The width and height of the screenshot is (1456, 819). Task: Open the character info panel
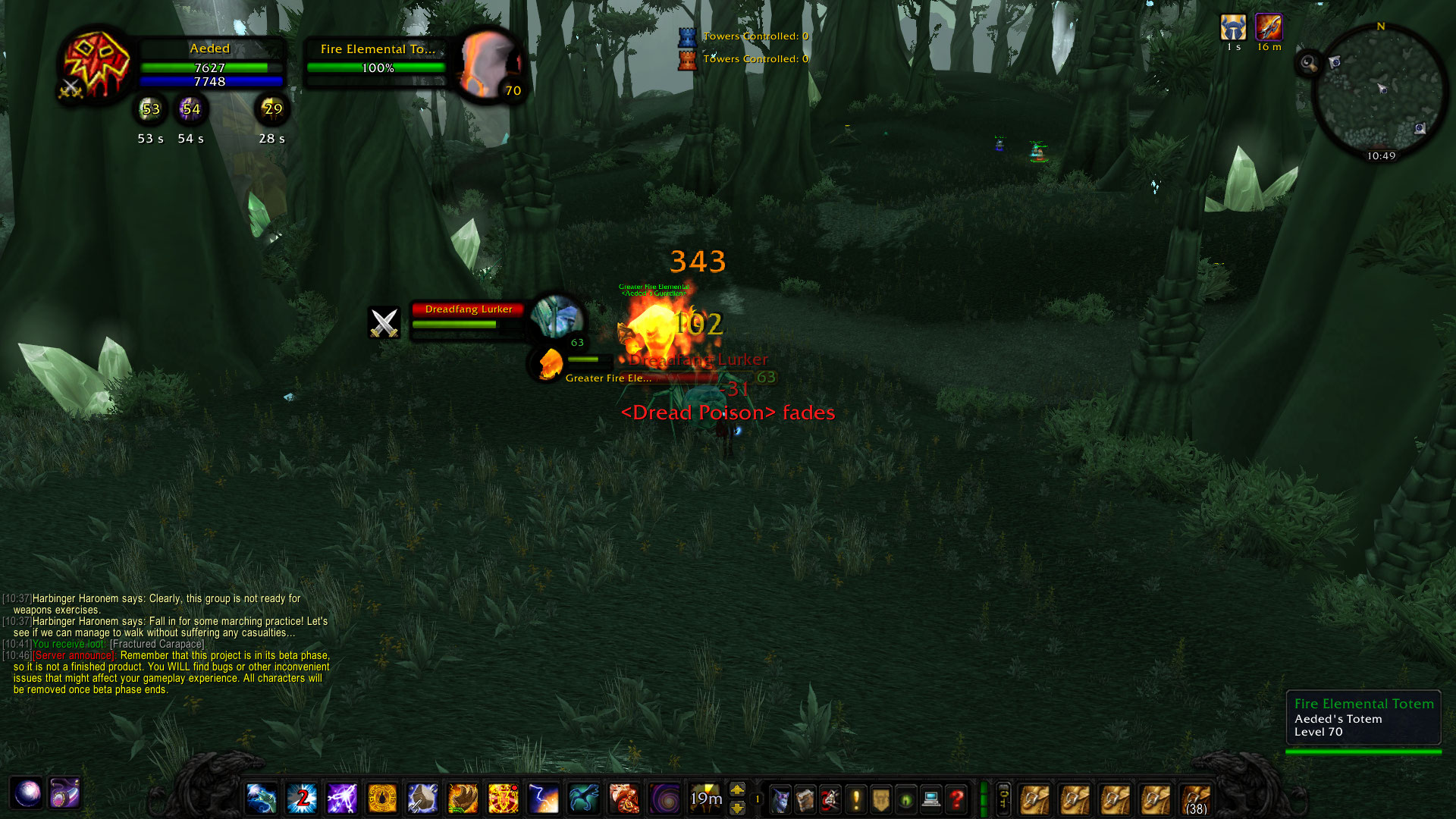click(x=782, y=799)
